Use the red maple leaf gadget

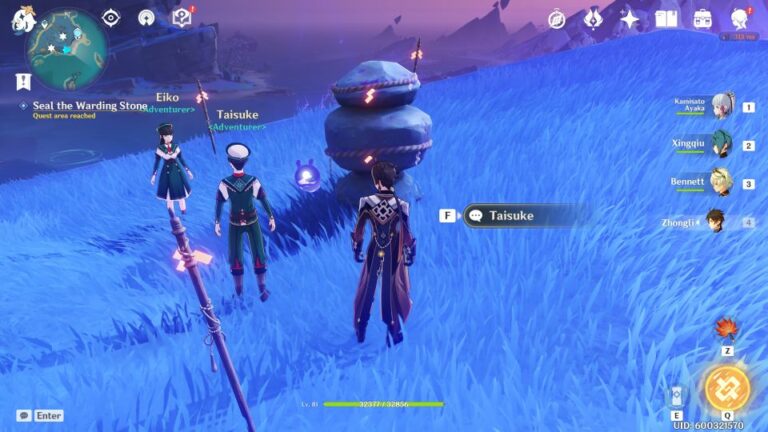click(727, 330)
